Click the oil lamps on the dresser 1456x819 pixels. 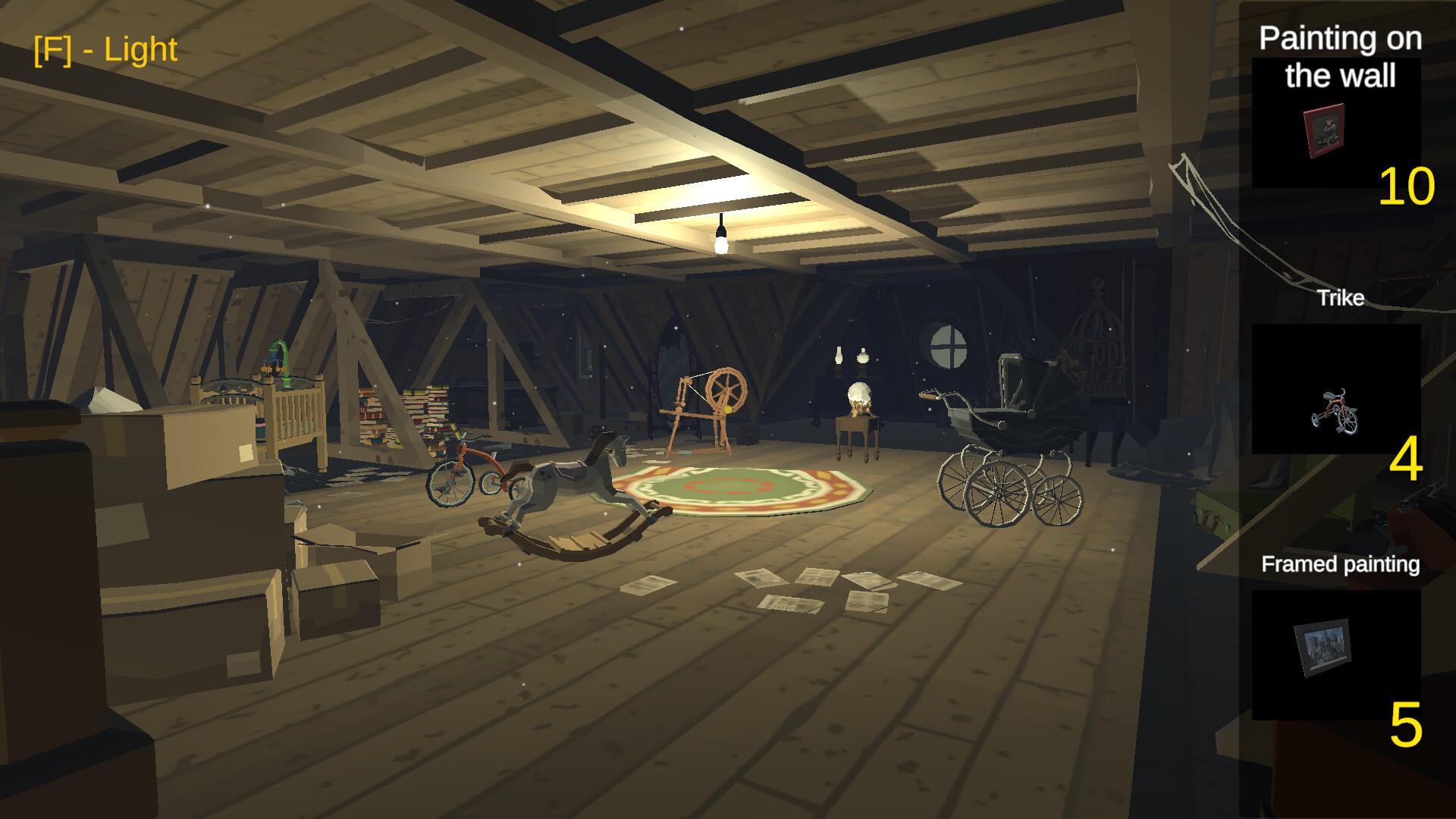click(849, 356)
